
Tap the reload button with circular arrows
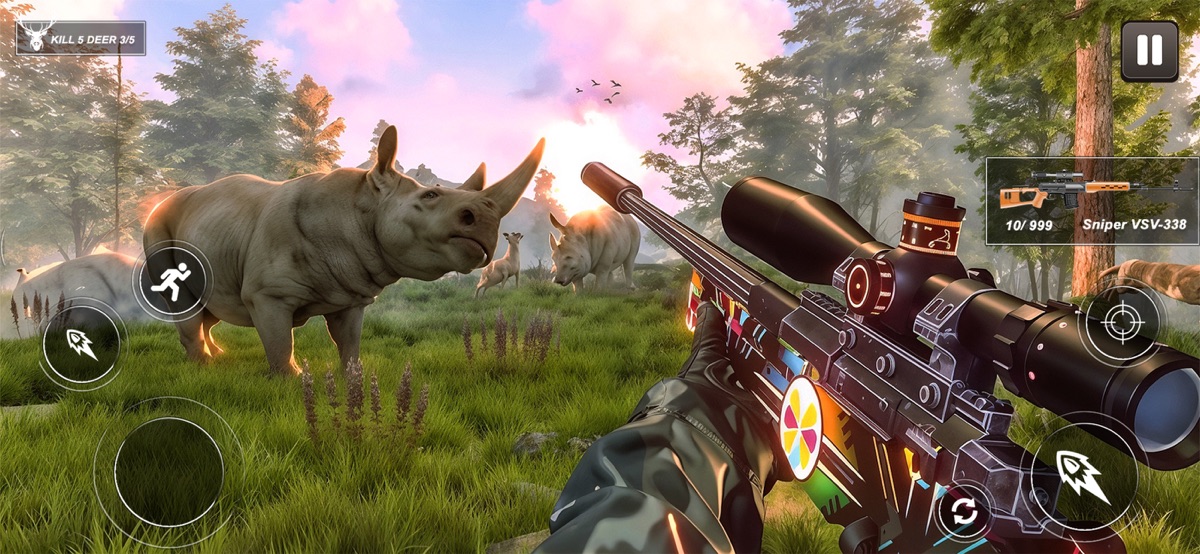(x=964, y=512)
